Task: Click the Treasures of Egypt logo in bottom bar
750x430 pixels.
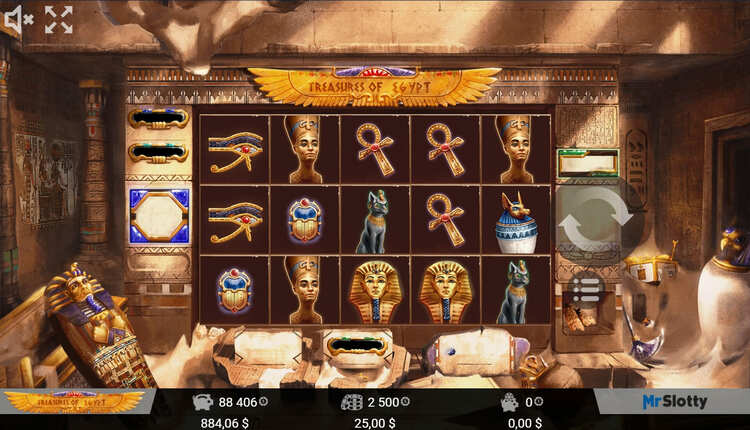Action: coord(75,401)
